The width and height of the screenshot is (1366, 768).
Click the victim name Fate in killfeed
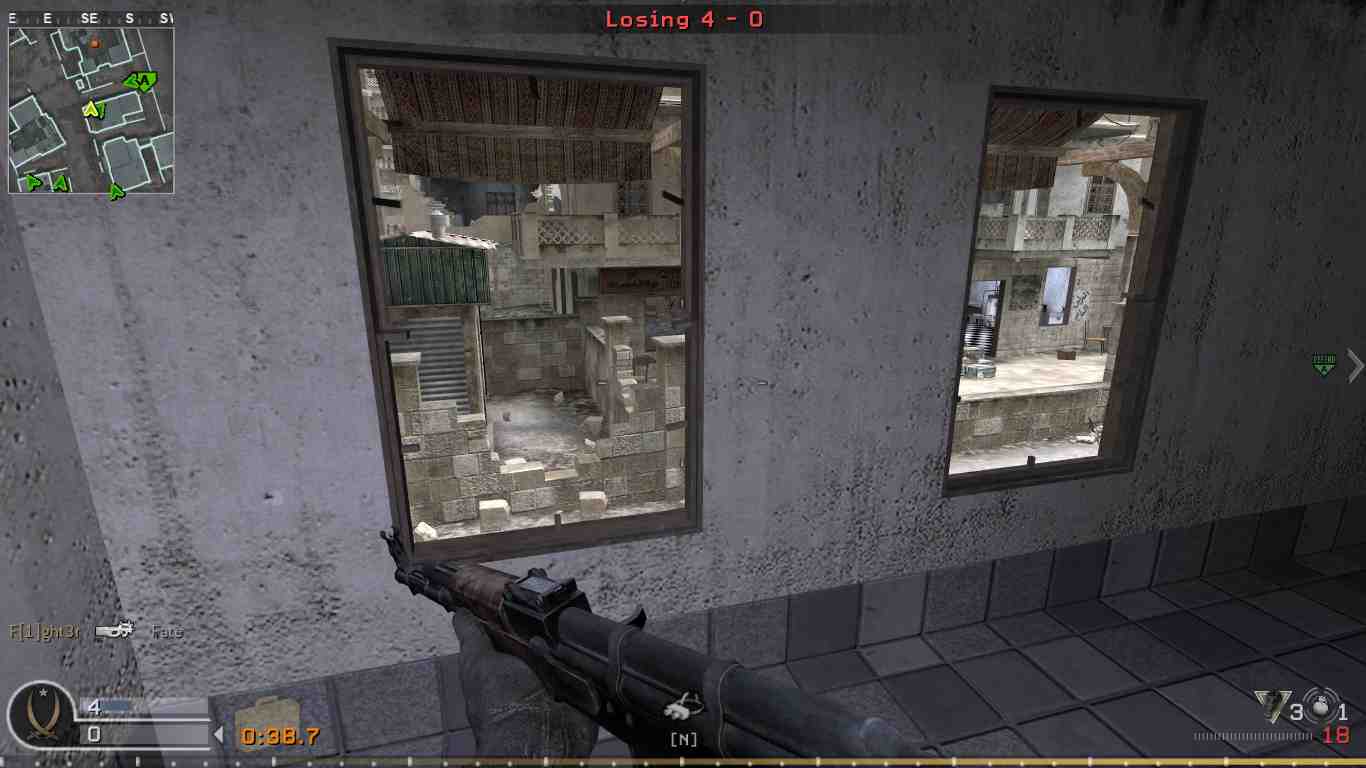click(x=167, y=631)
